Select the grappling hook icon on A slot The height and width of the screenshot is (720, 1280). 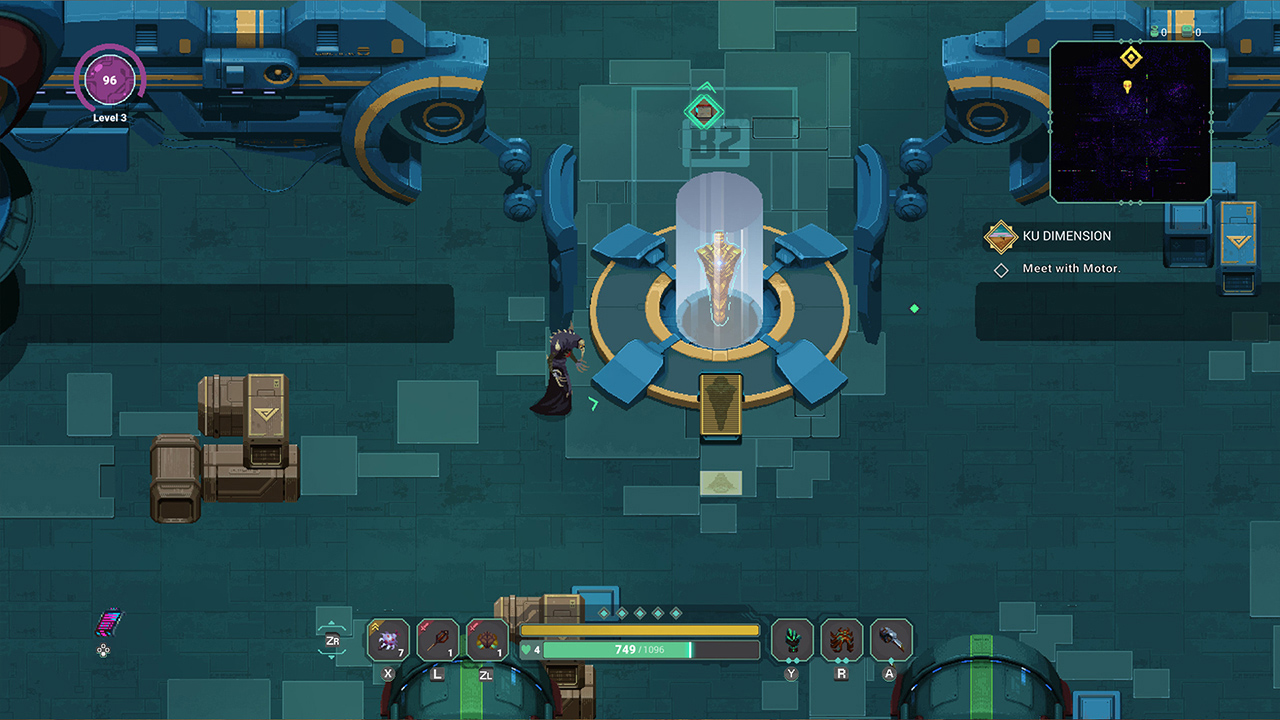click(x=891, y=639)
